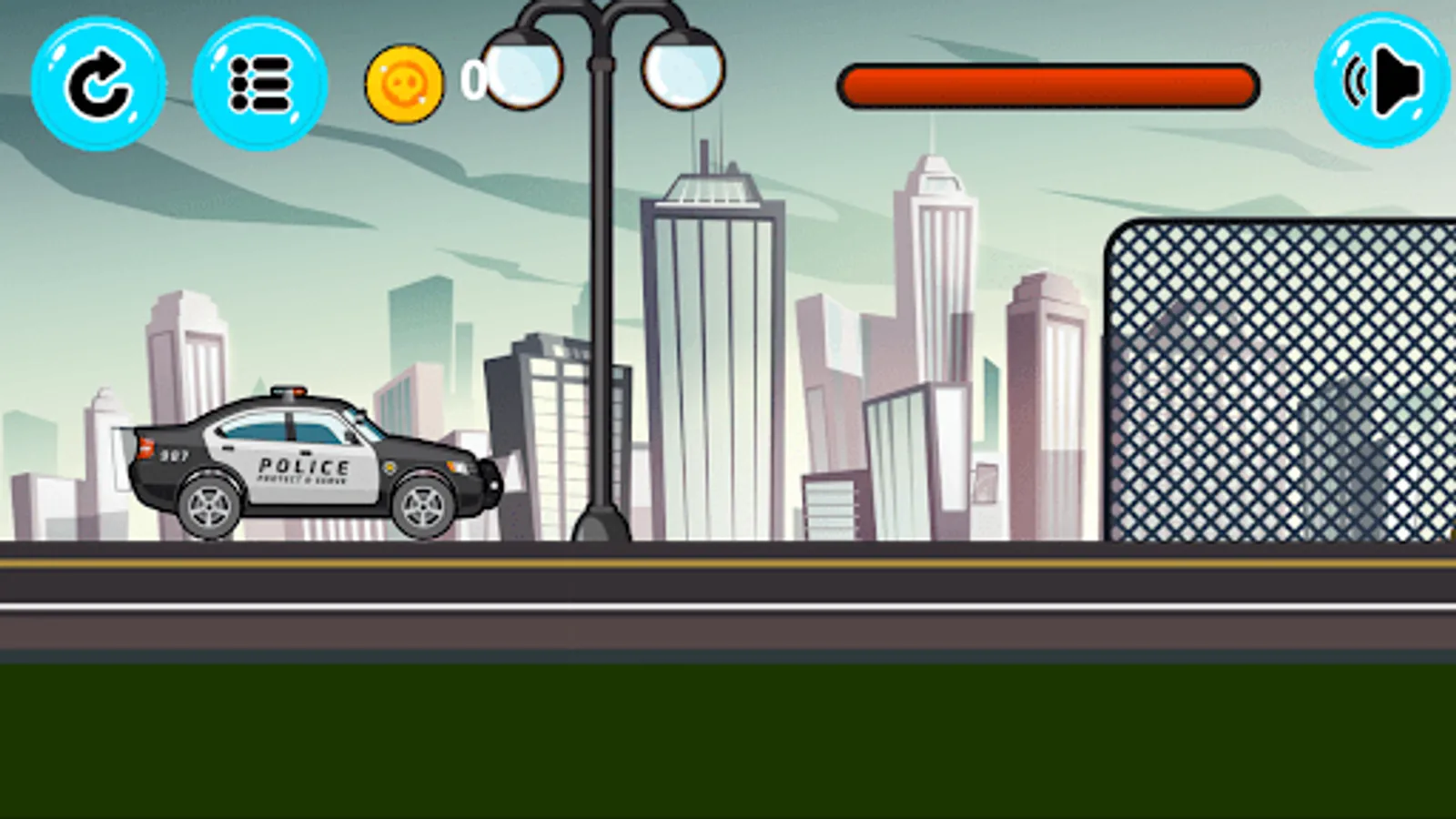Viewport: 1456px width, 819px height.
Task: Click the double street lamp post
Action: 601,273
